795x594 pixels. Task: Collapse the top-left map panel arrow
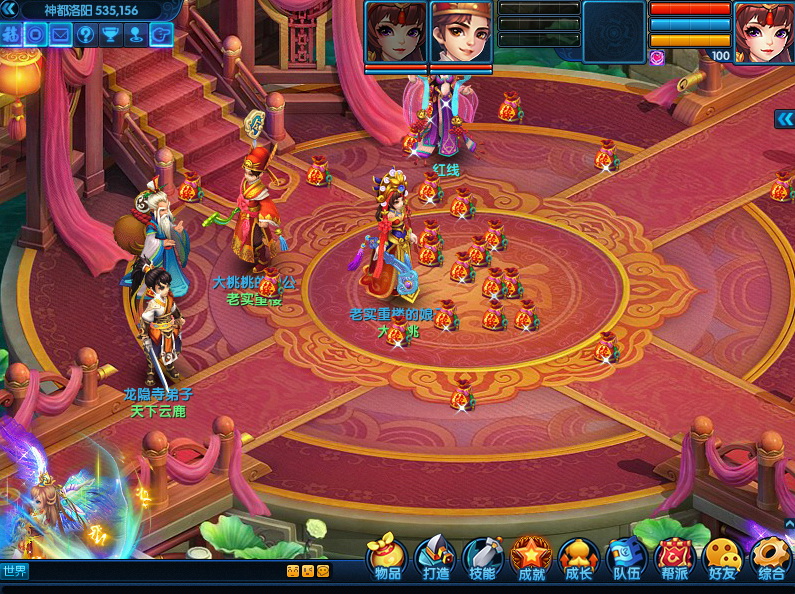click(x=12, y=10)
